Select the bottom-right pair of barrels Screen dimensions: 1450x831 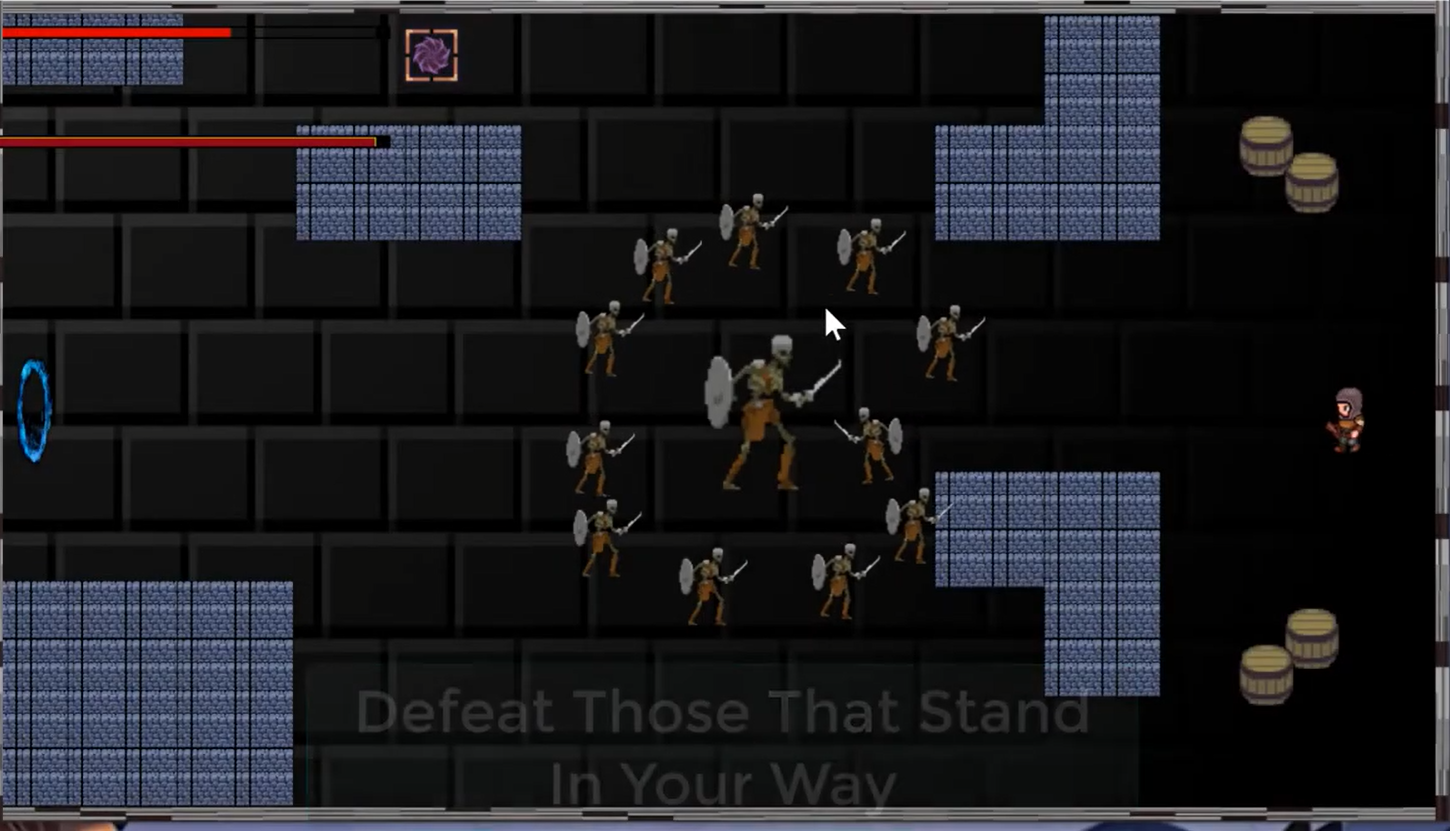pos(1290,655)
